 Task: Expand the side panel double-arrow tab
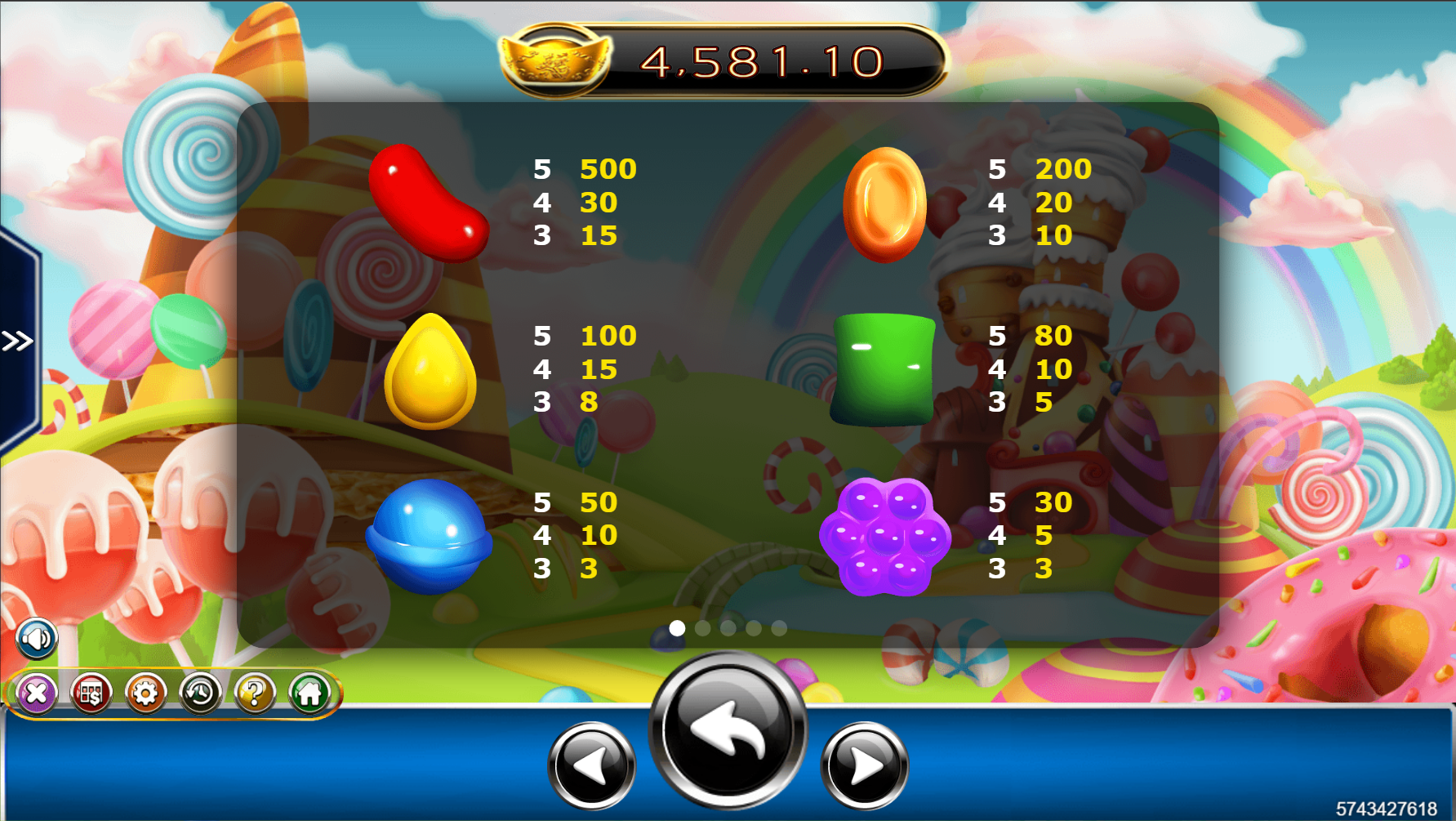tap(17, 341)
